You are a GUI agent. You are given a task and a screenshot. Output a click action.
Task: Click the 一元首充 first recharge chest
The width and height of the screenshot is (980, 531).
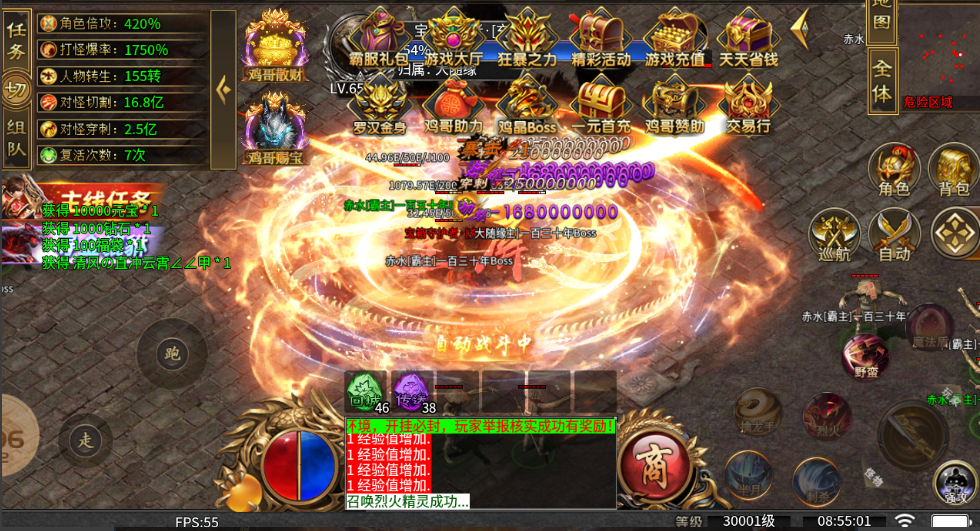[x=601, y=104]
